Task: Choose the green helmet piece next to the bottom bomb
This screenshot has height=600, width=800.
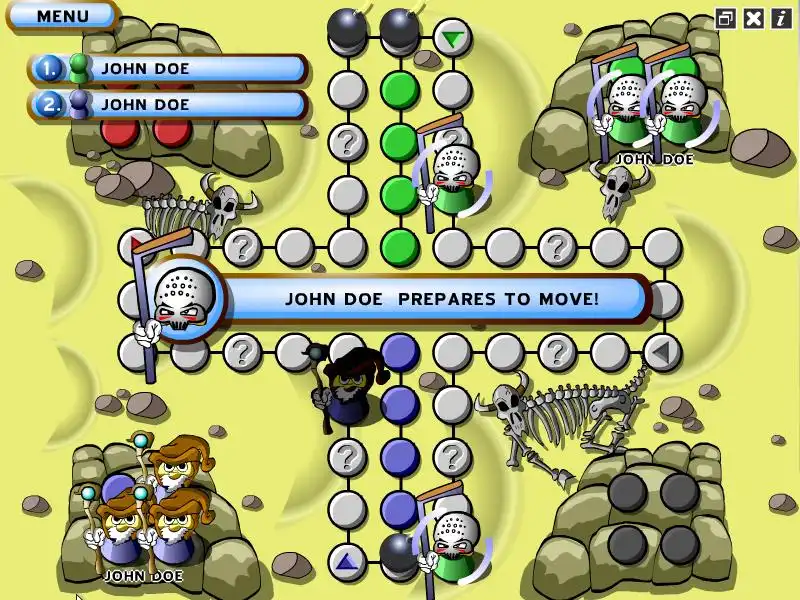Action: (x=455, y=545)
